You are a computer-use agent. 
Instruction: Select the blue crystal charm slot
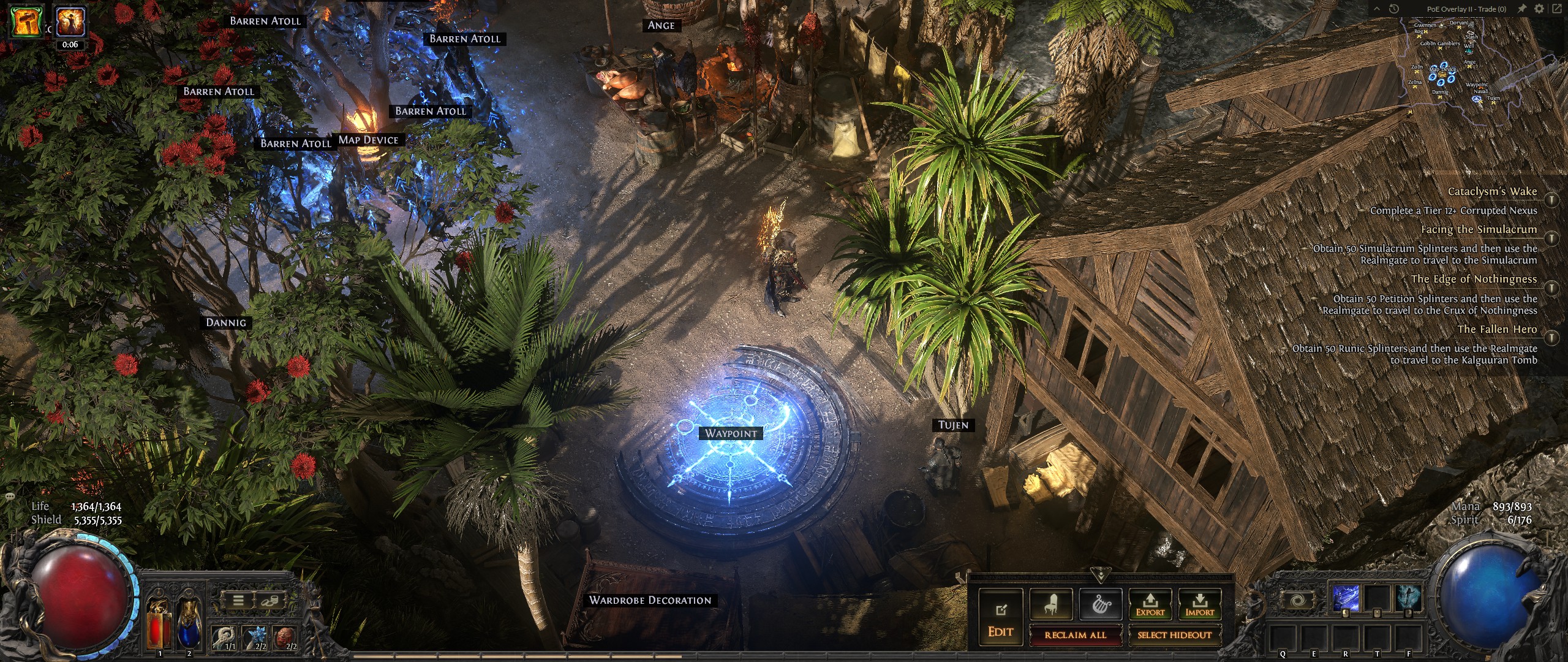point(253,637)
